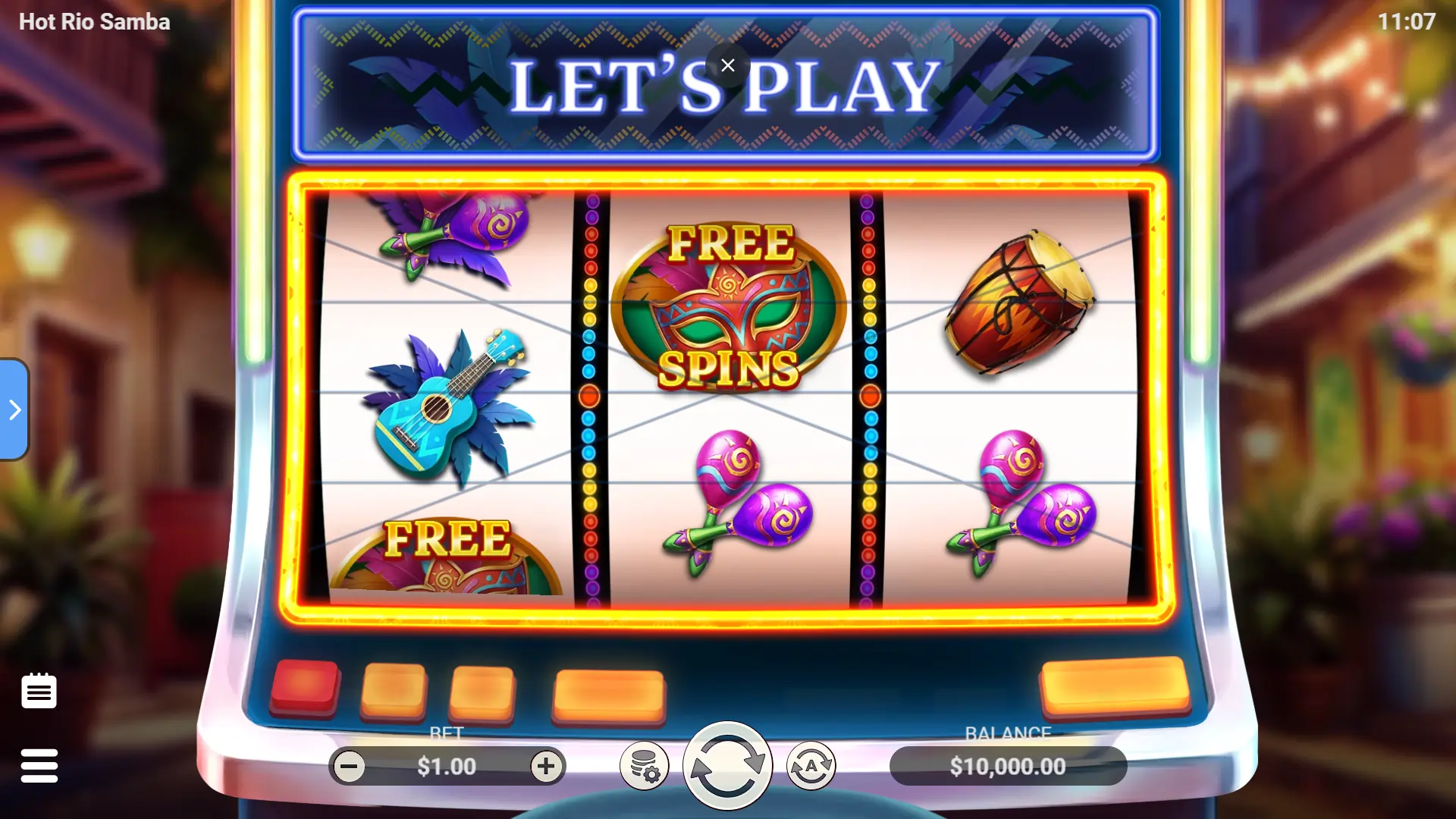This screenshot has height=819, width=1456.
Task: Increase the bet with the plus button
Action: coord(546,767)
